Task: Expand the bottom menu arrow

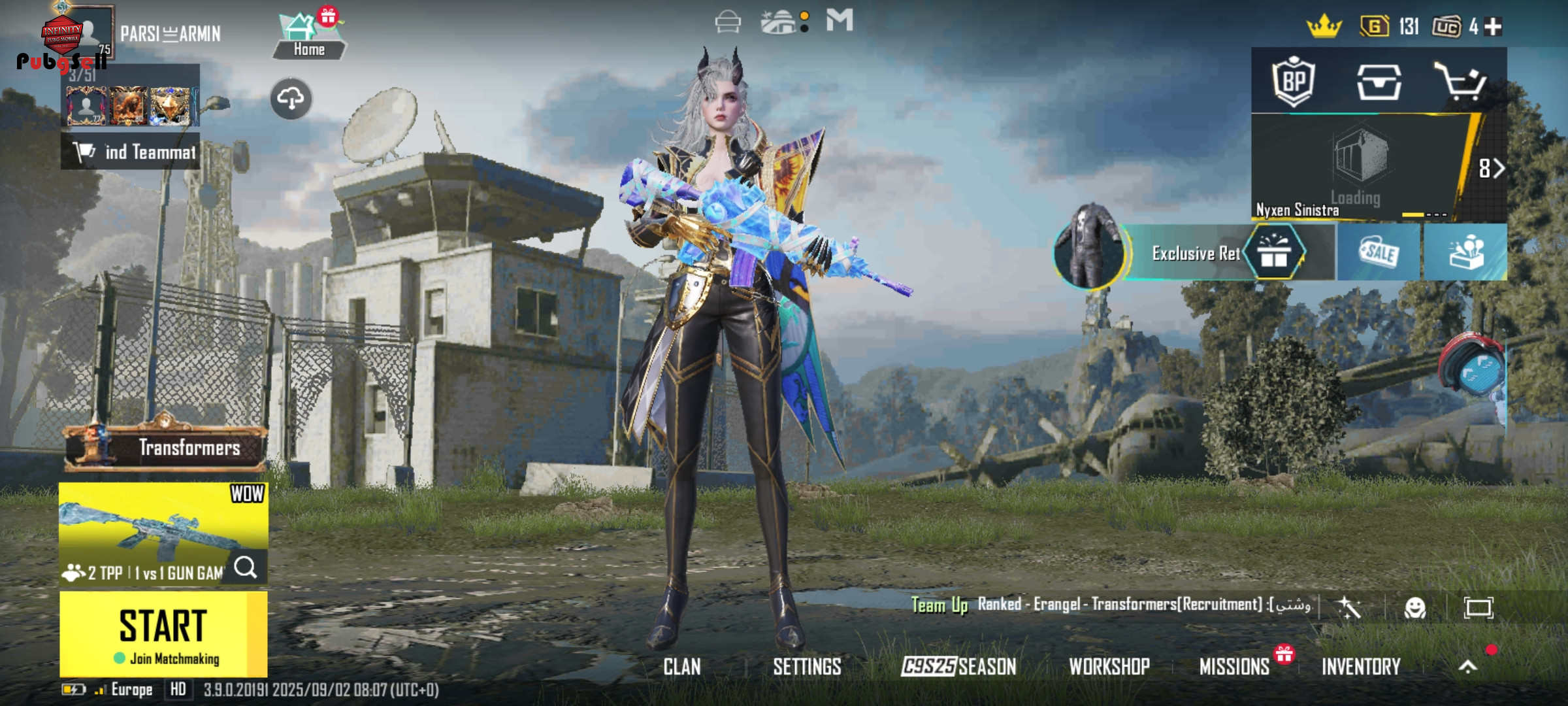Action: click(x=1467, y=667)
